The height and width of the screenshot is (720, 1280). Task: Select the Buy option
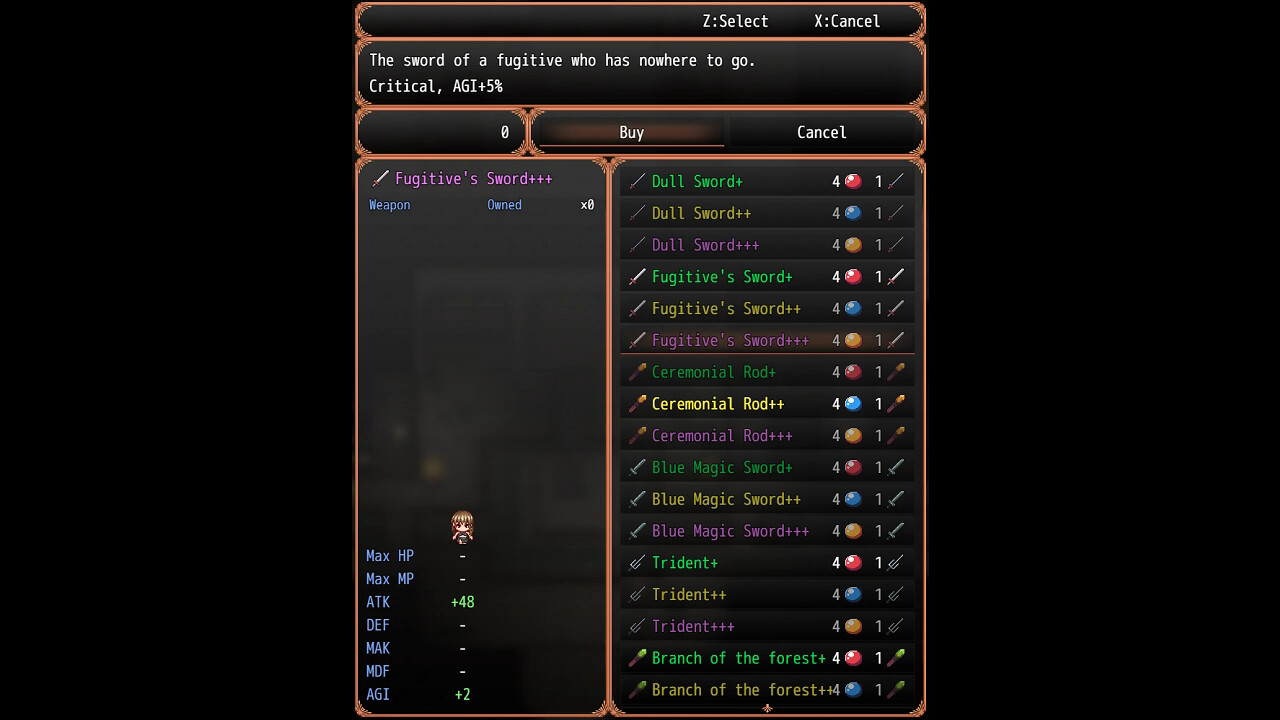point(629,132)
